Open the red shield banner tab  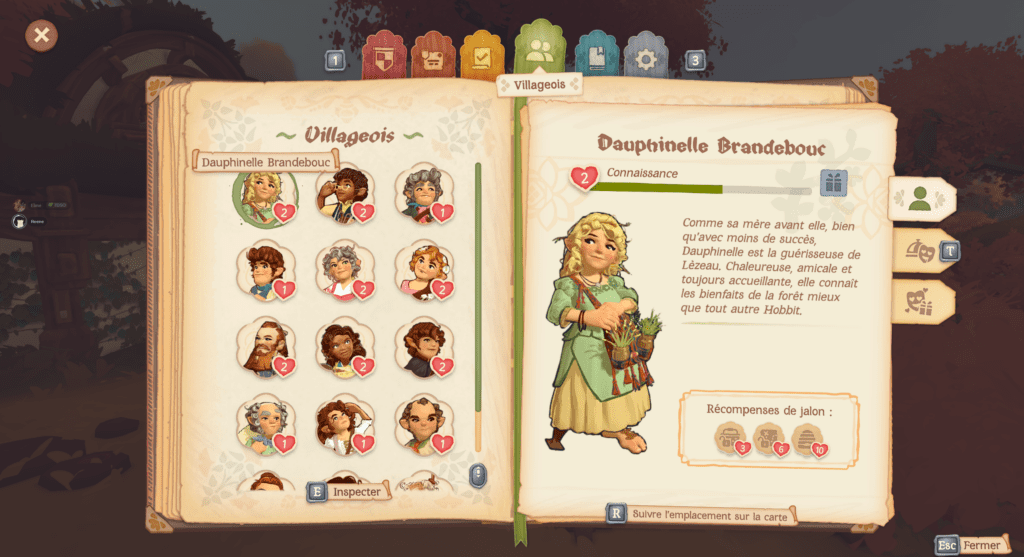[x=383, y=57]
